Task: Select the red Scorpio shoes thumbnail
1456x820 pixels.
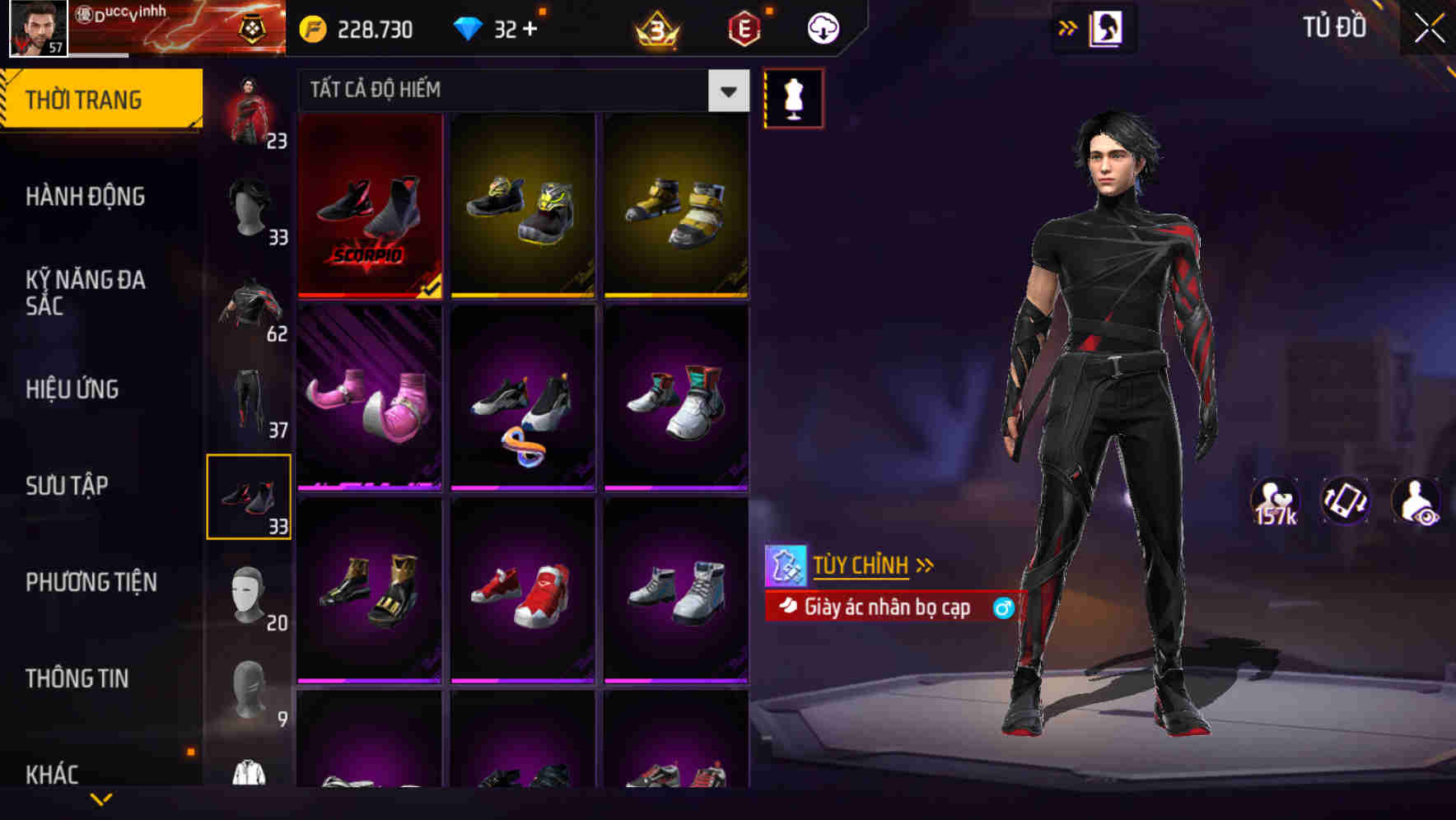Action: pyautogui.click(x=371, y=207)
